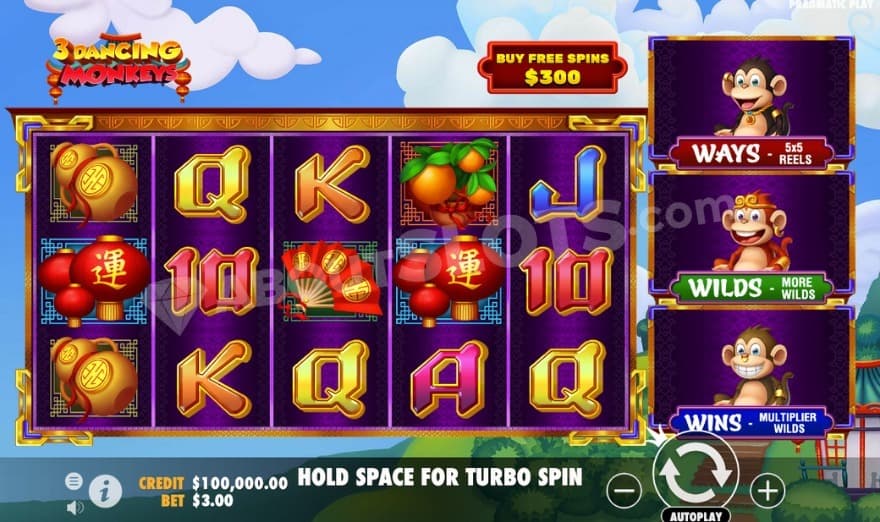The height and width of the screenshot is (522, 880).
Task: Spin the reels with the circular arrows button
Action: click(x=695, y=474)
